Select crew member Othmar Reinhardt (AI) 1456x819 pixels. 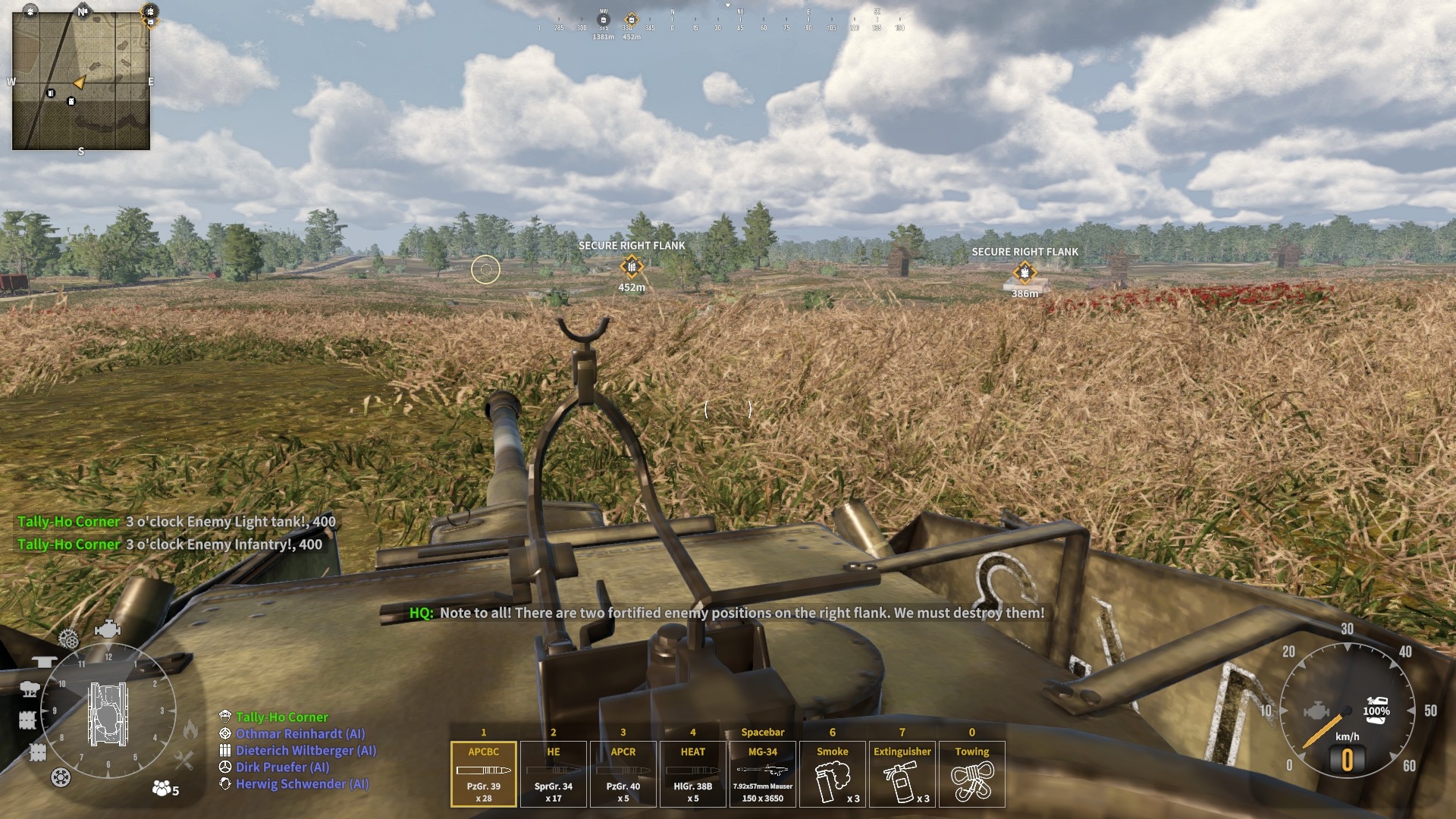(x=300, y=734)
